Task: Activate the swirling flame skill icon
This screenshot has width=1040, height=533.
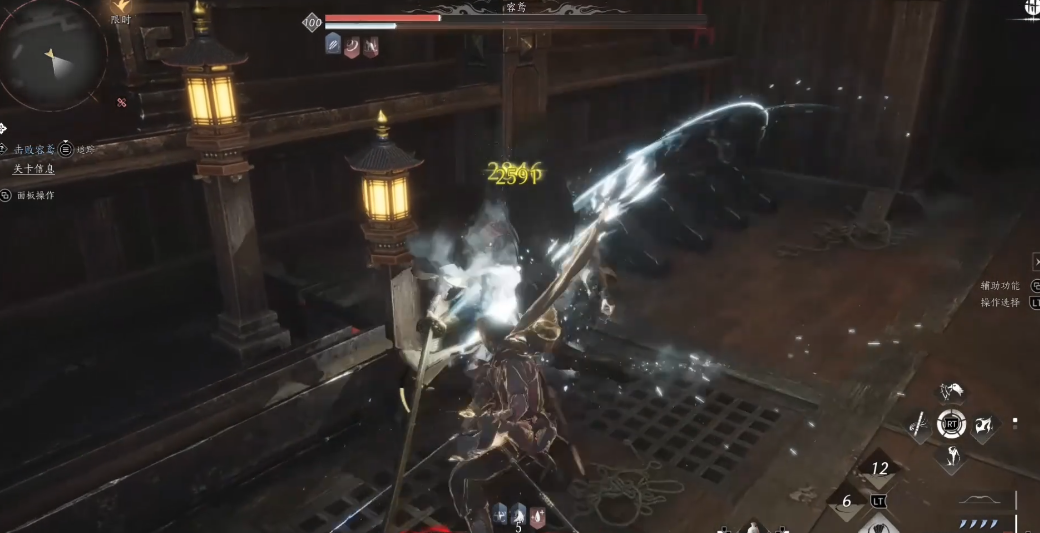Action: tap(984, 425)
